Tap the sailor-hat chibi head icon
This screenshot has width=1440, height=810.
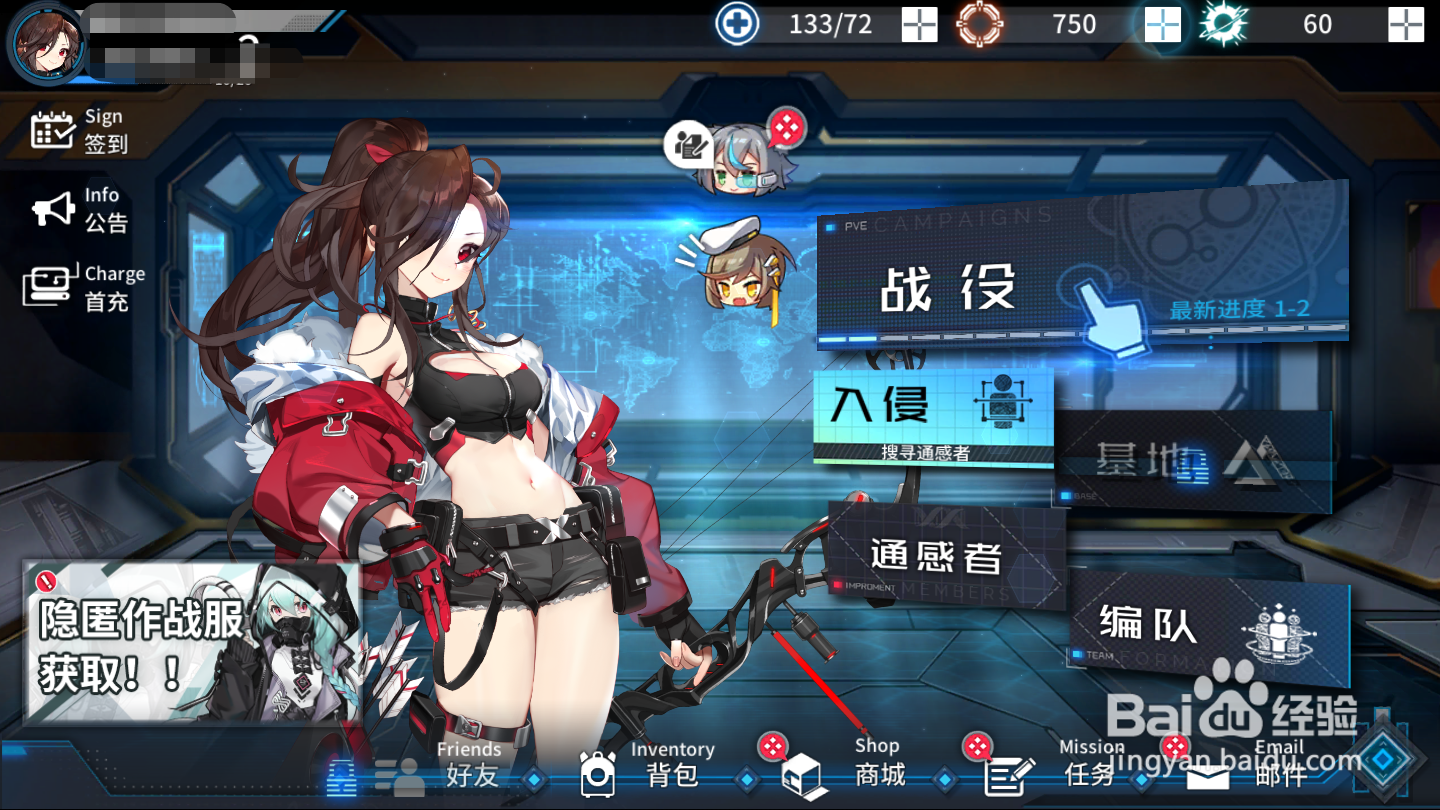tap(738, 265)
